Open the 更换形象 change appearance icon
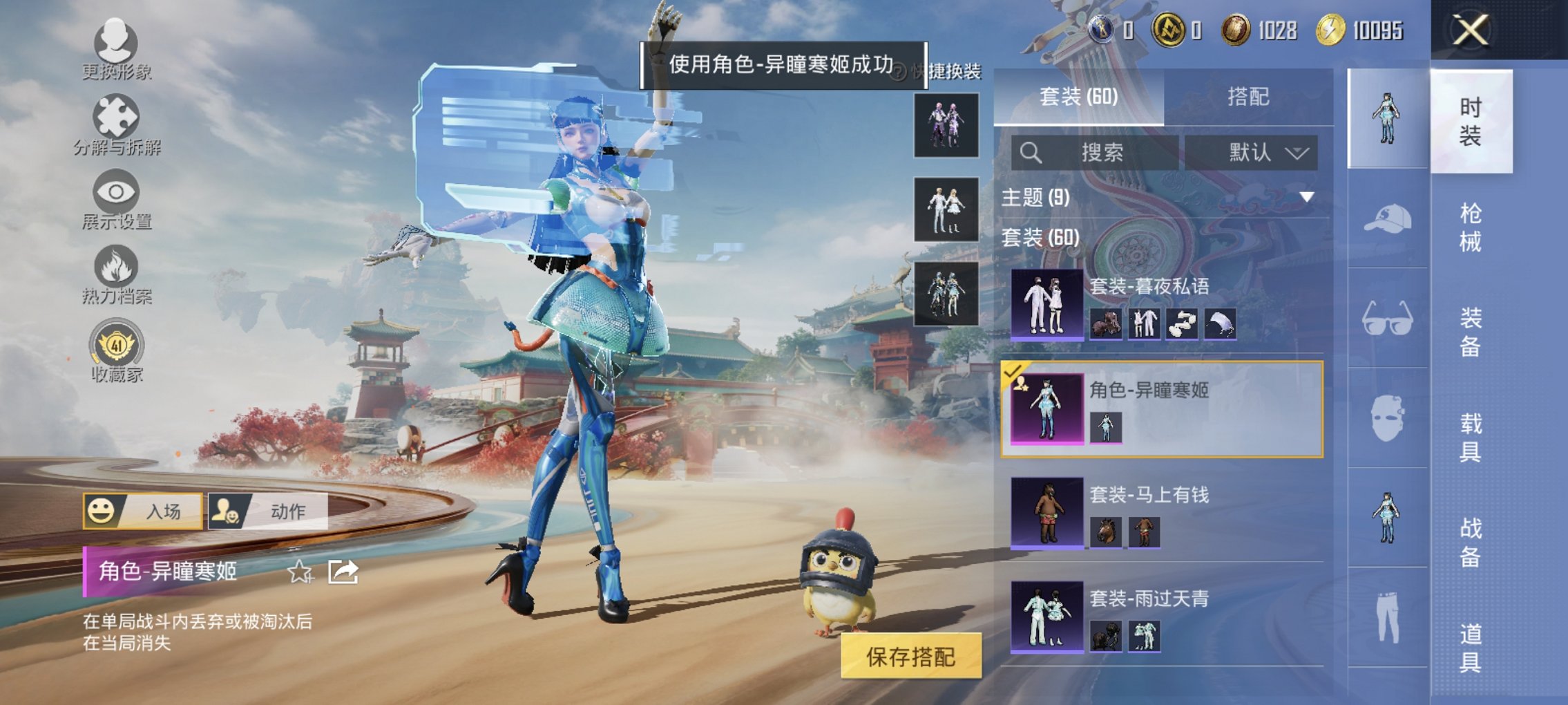The height and width of the screenshot is (705, 1568). (x=116, y=45)
